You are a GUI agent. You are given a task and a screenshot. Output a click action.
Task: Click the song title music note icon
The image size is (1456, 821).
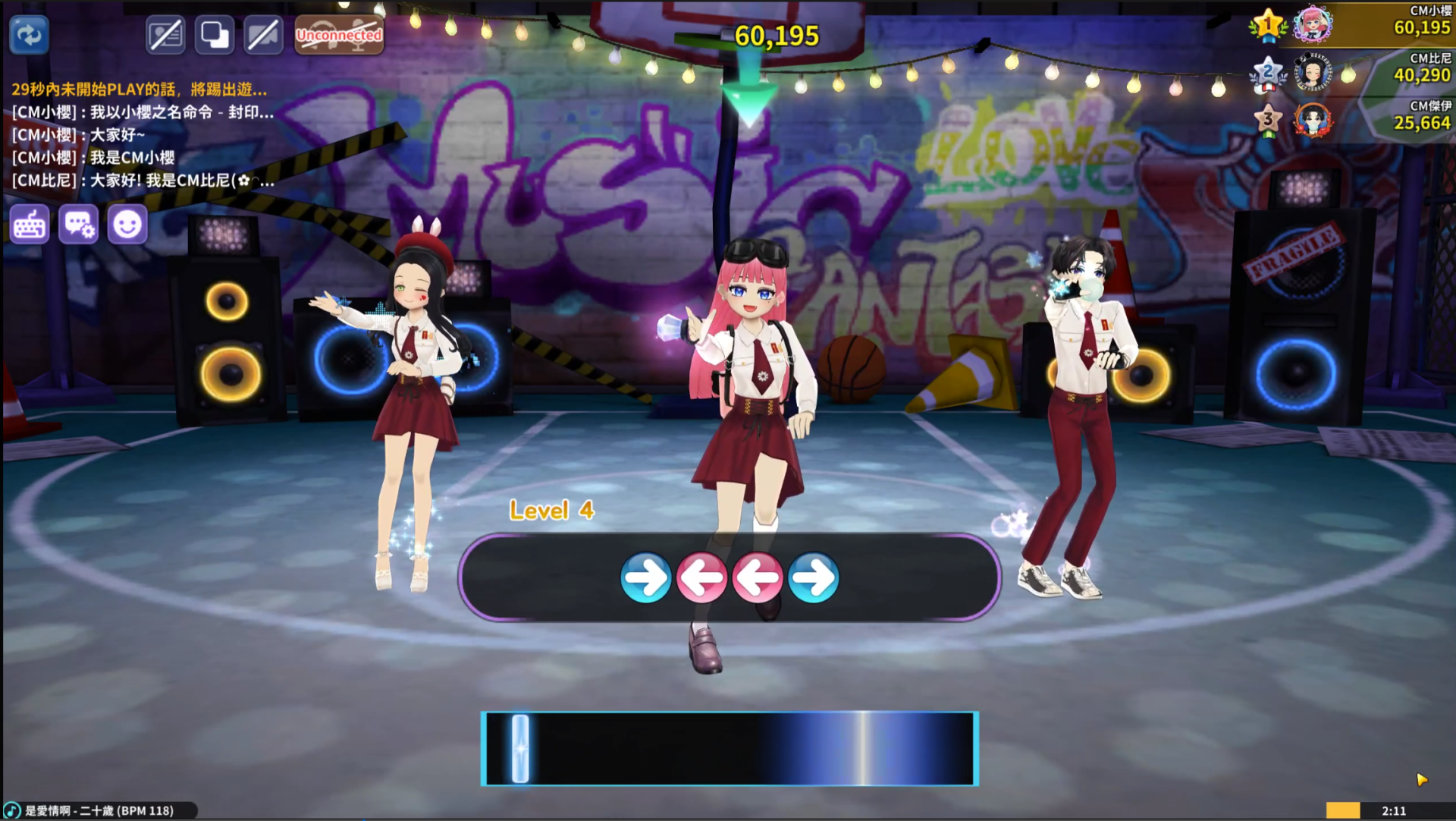tap(12, 810)
